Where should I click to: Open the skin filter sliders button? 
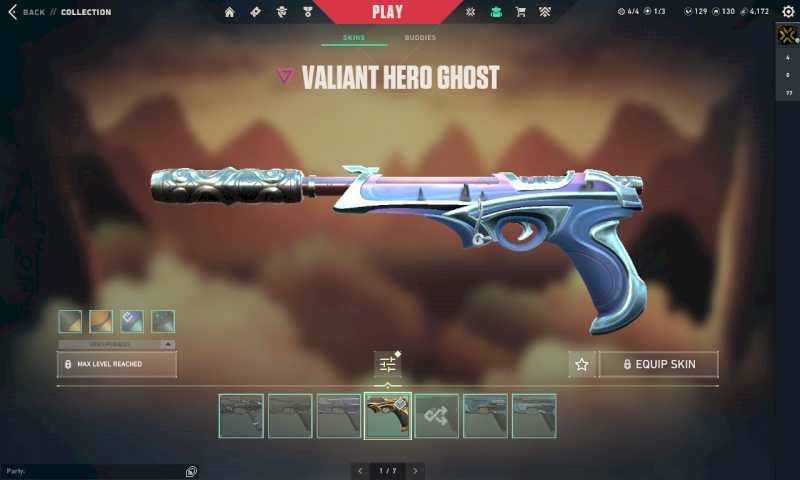388,364
